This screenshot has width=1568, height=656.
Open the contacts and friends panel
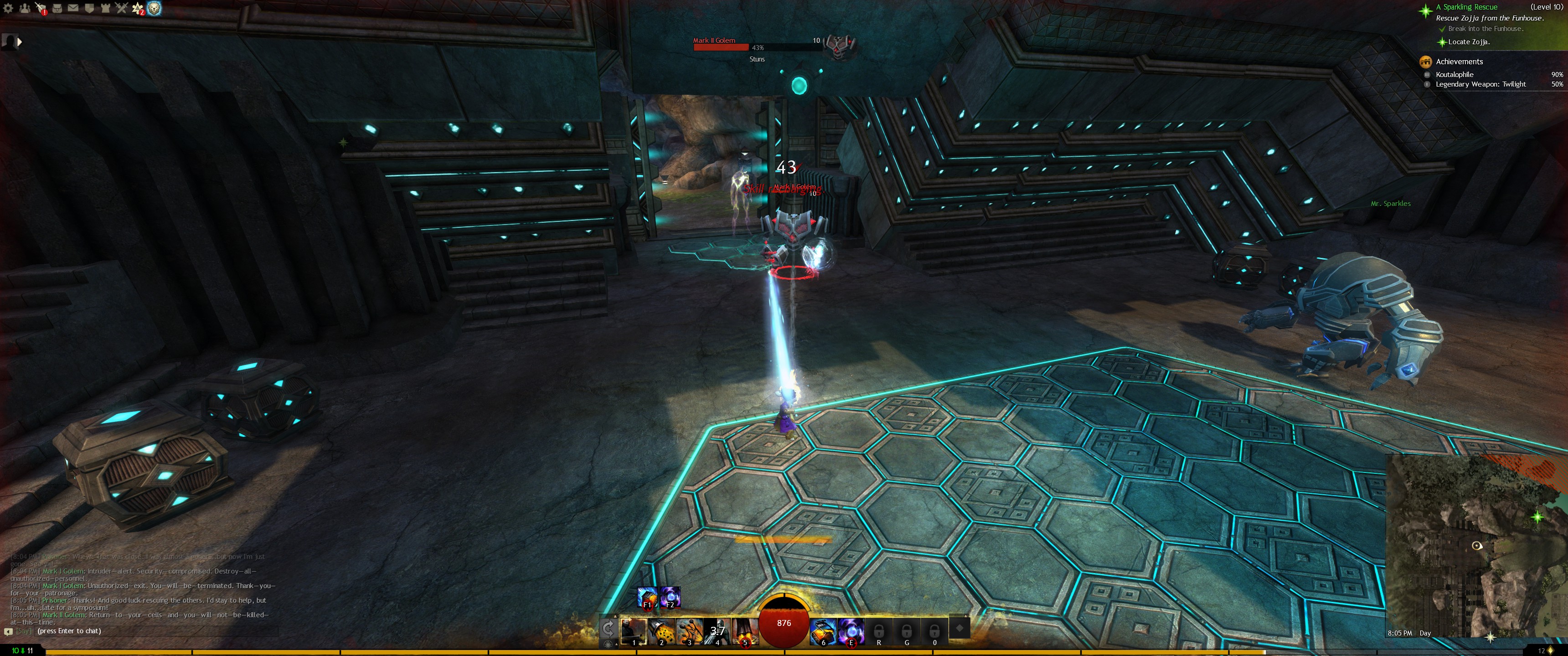click(24, 9)
